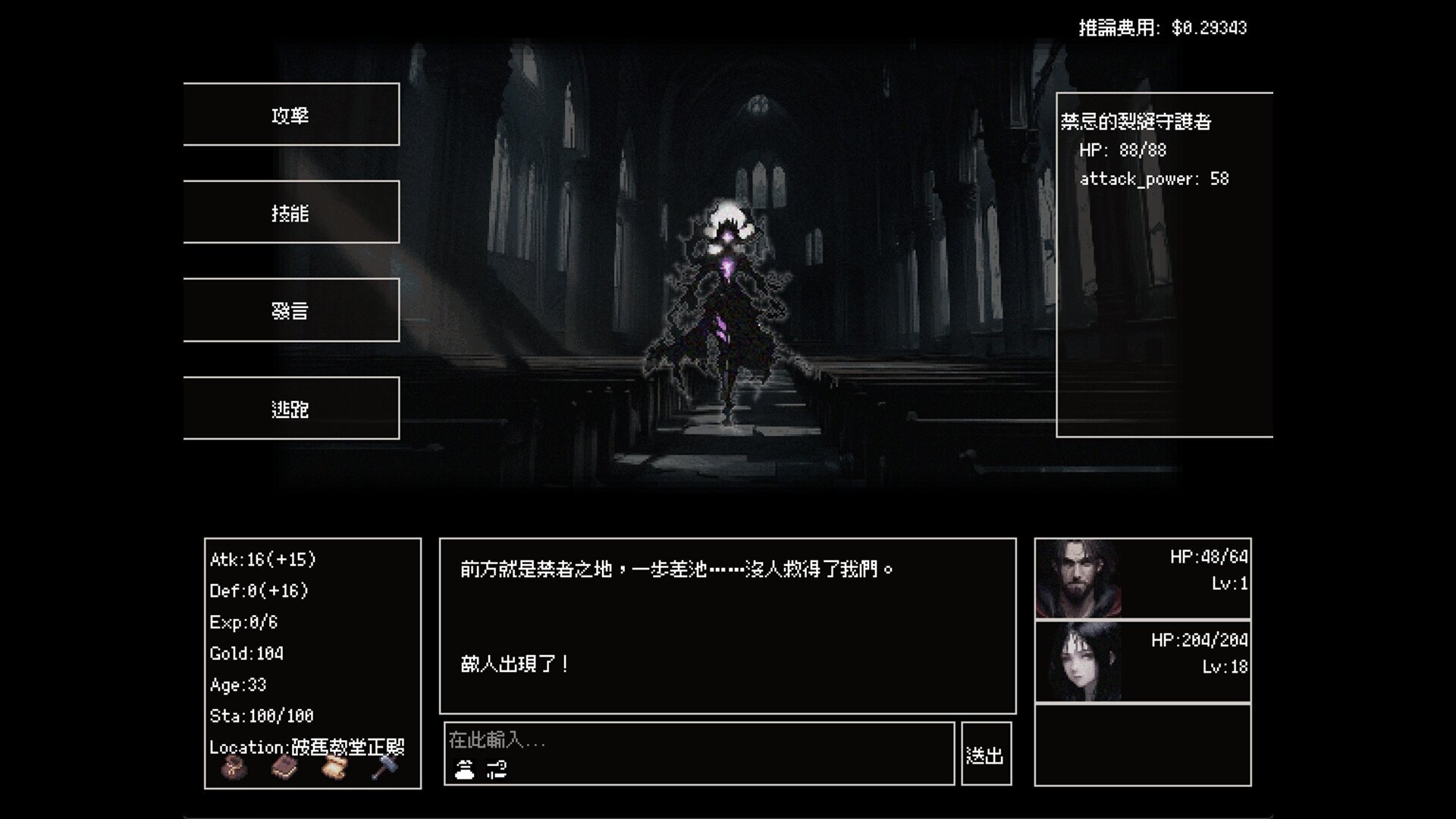Open the brown book journal icon
This screenshot has height=819, width=1456.
tap(284, 768)
